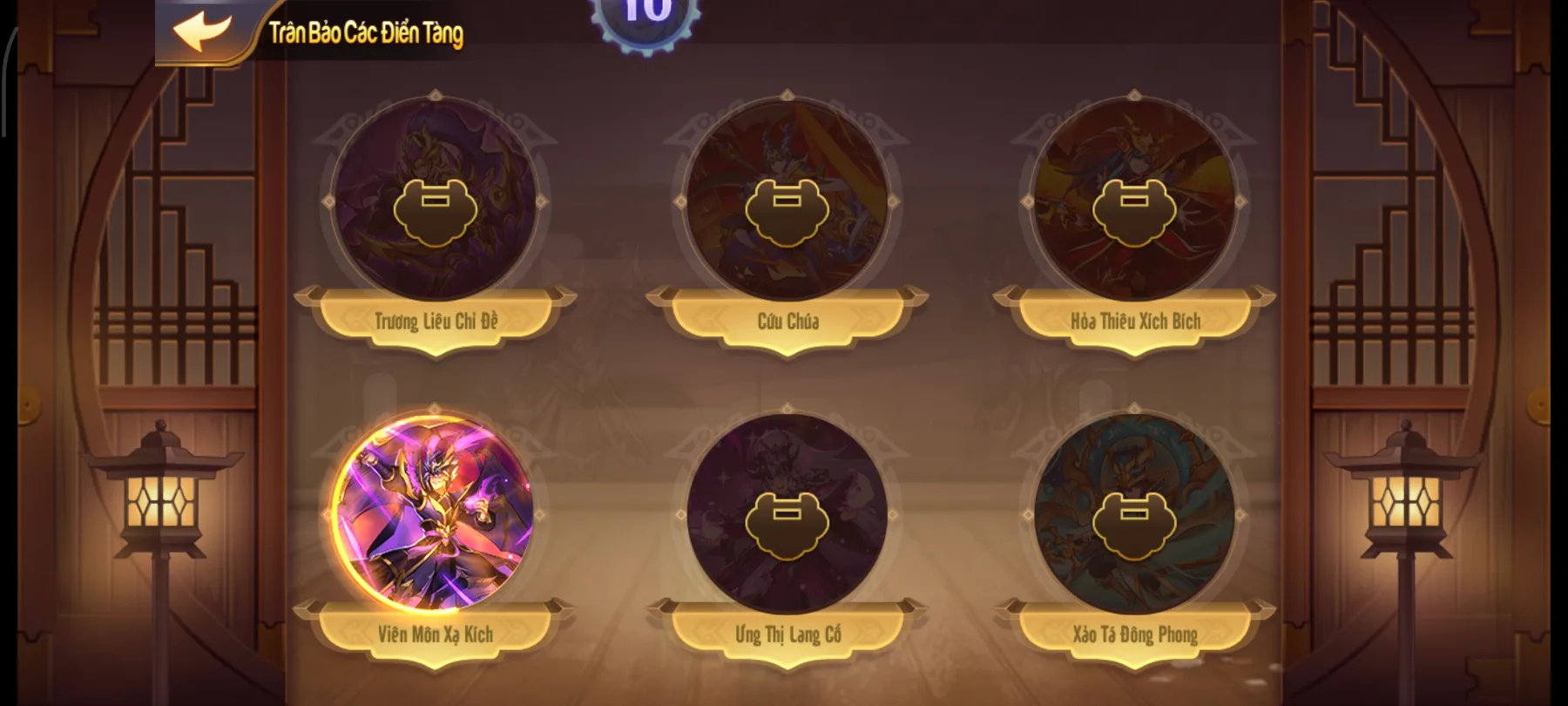Screen dimensions: 1568x706
Task: Tap the Cứu Chúa name plaque
Action: point(789,321)
